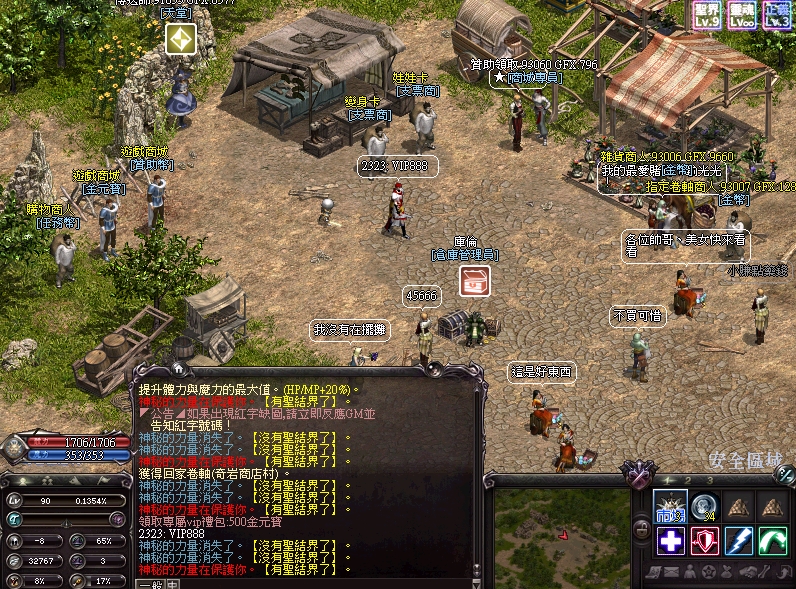This screenshot has width=796, height=589.
Task: Activate the green arc skill
Action: (772, 541)
